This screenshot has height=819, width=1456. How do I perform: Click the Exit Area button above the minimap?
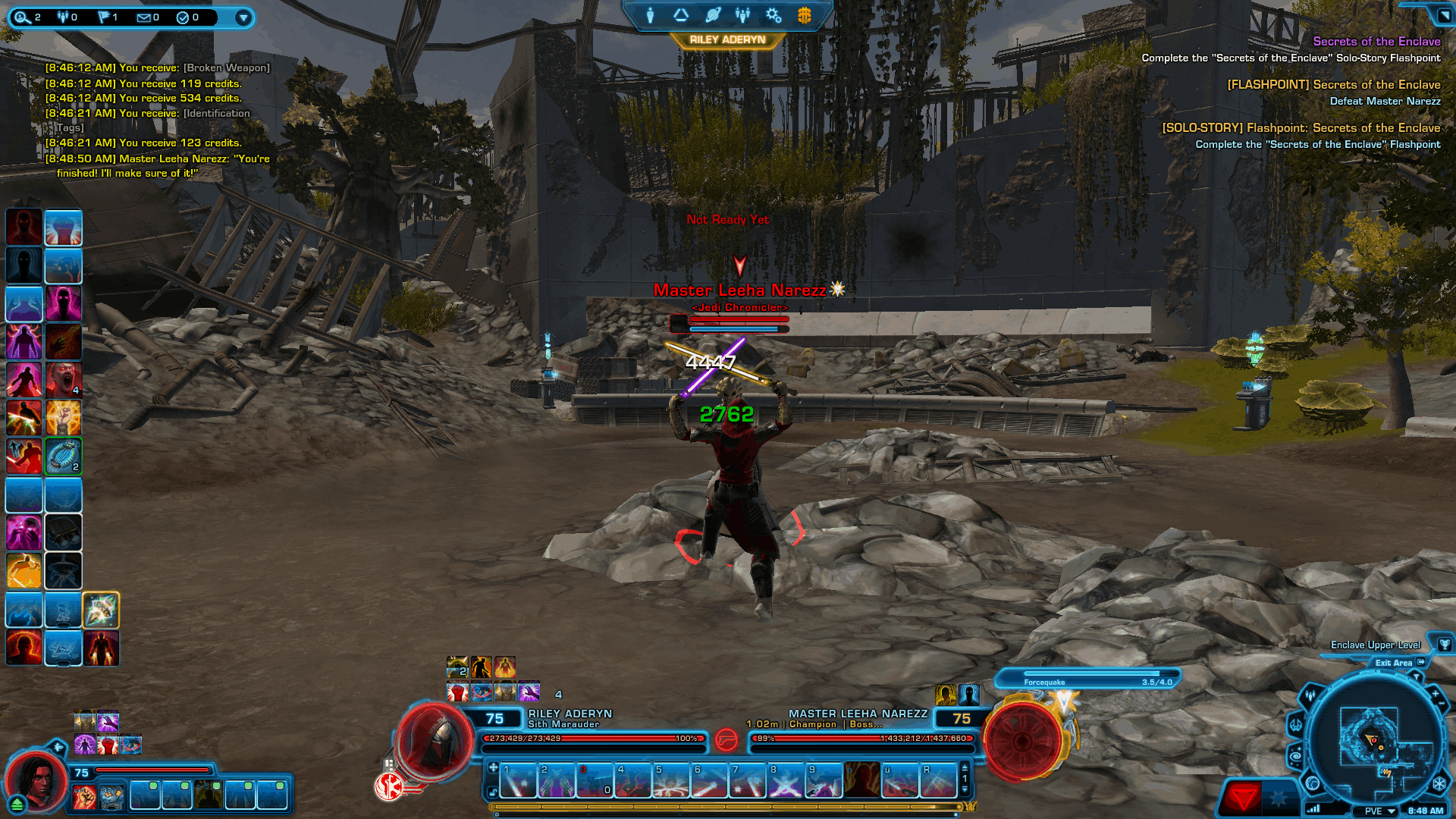point(1394,663)
